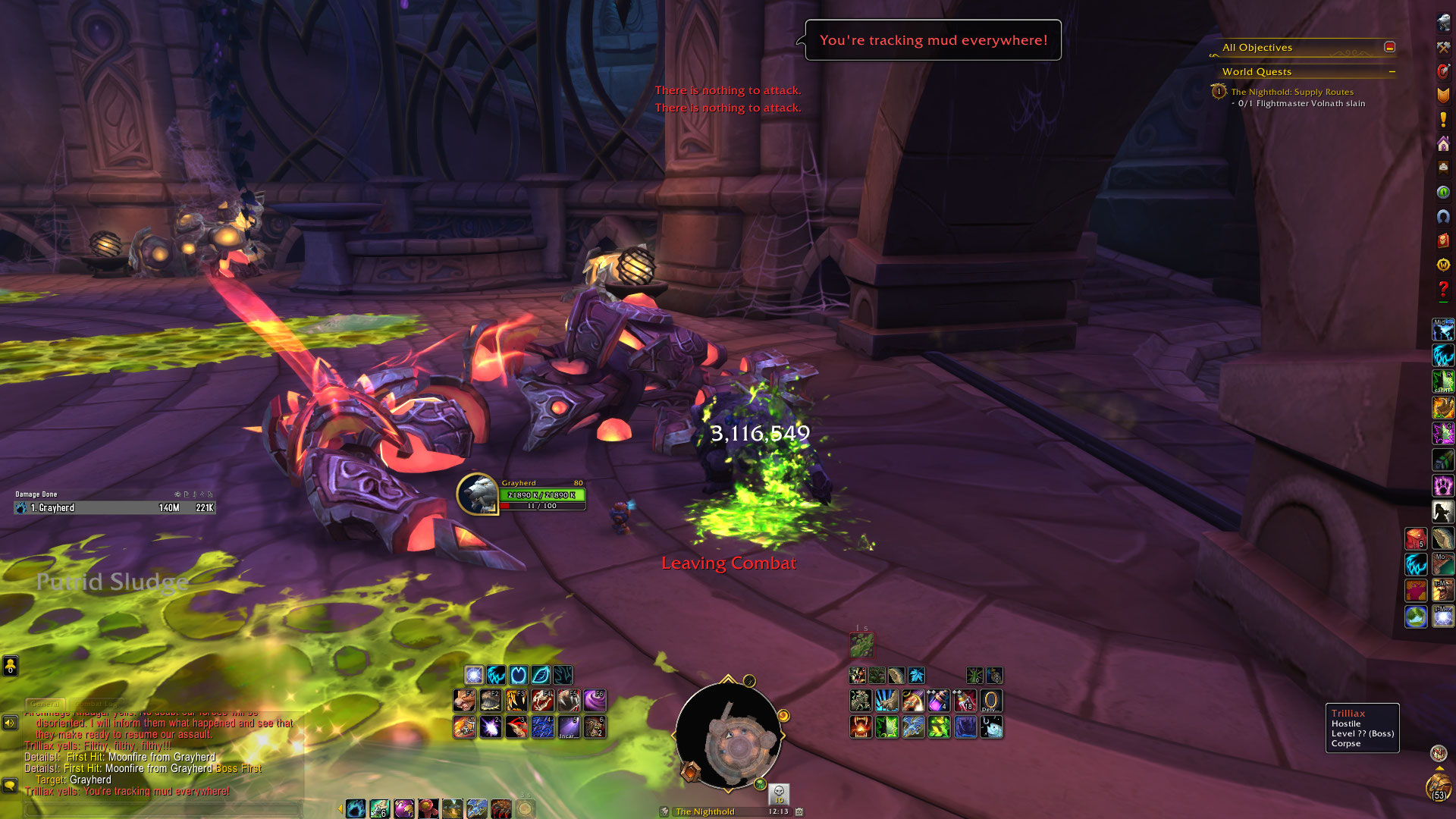Open the red question mark help button
This screenshot has width=1456, height=819.
(x=1443, y=290)
